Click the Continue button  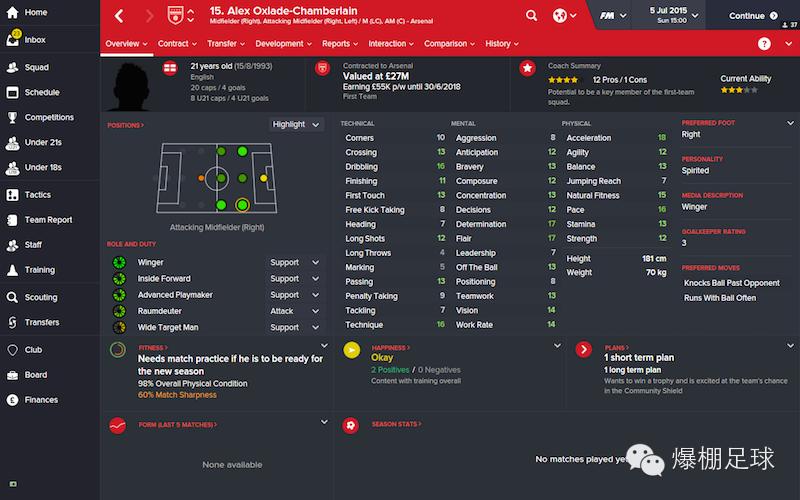point(753,16)
